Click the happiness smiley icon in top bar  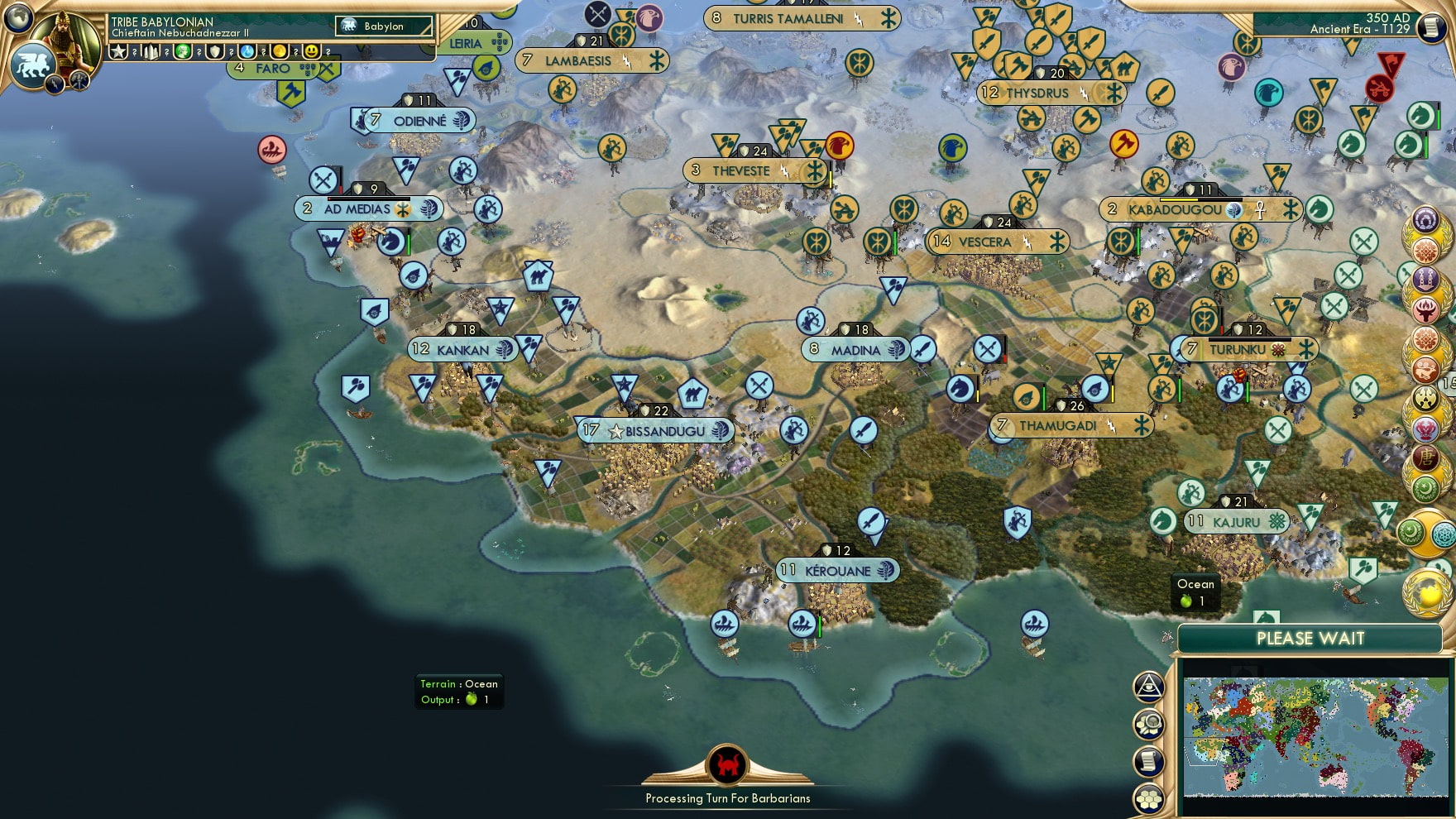coord(312,52)
